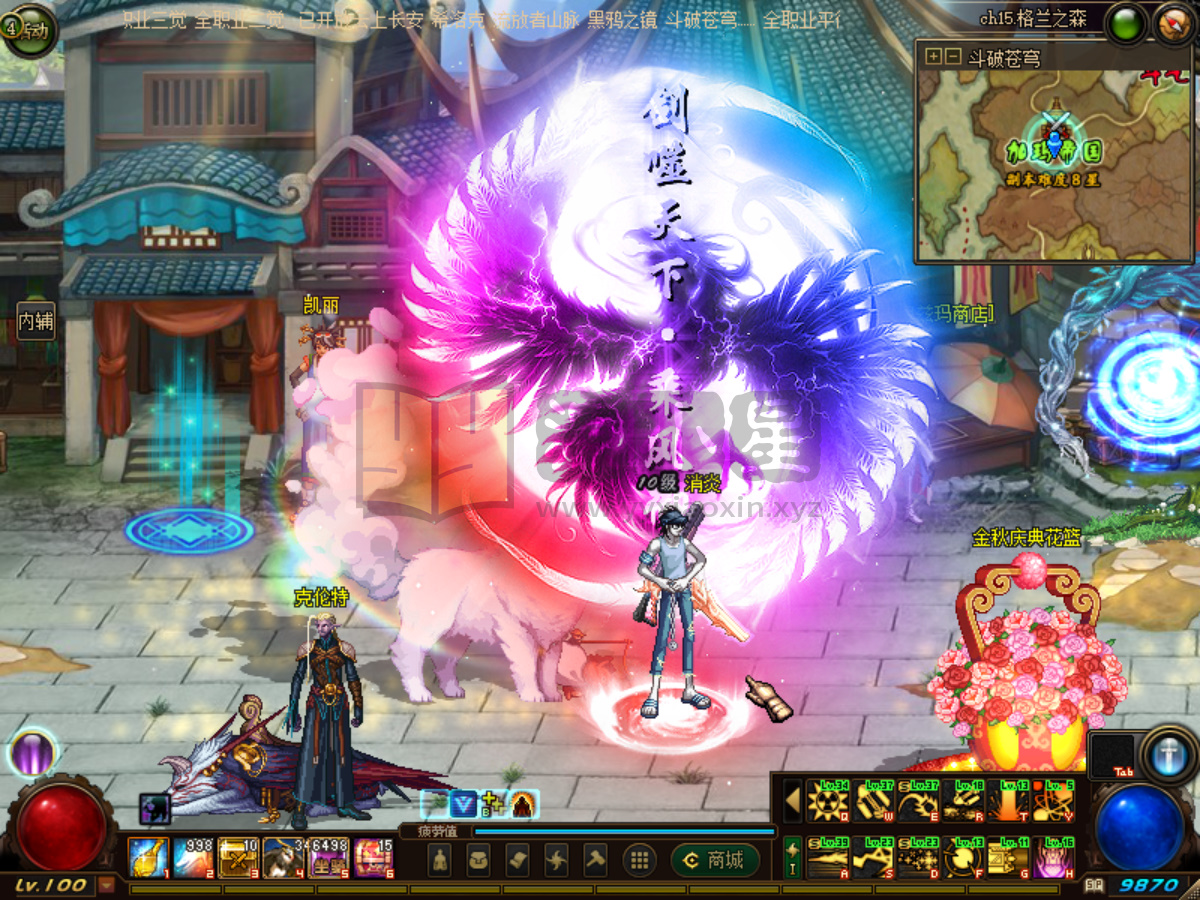Viewport: 1200px width, 900px height.
Task: Click the skill bar left arrow expander
Action: pos(792,801)
